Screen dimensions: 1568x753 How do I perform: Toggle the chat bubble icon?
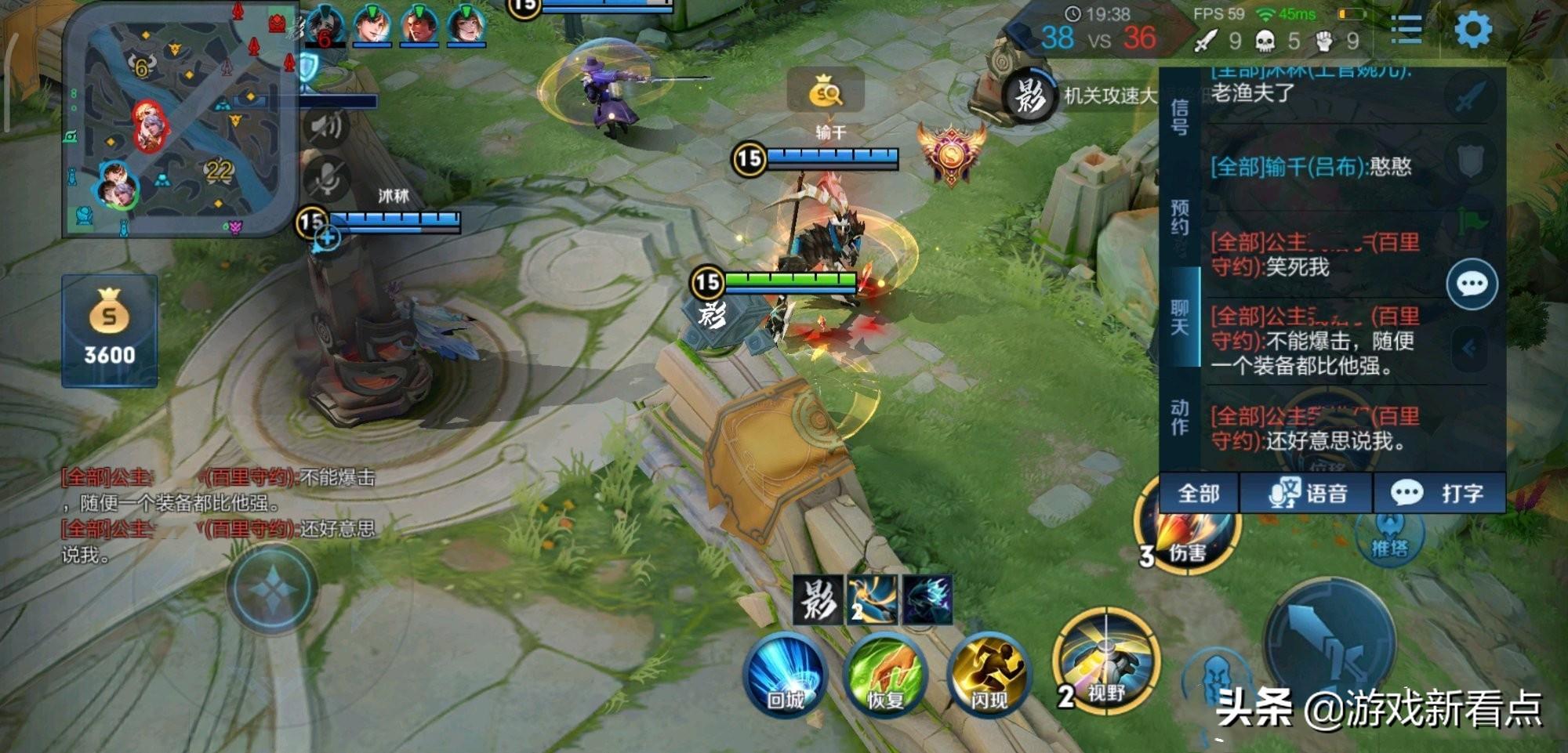coord(1472,284)
